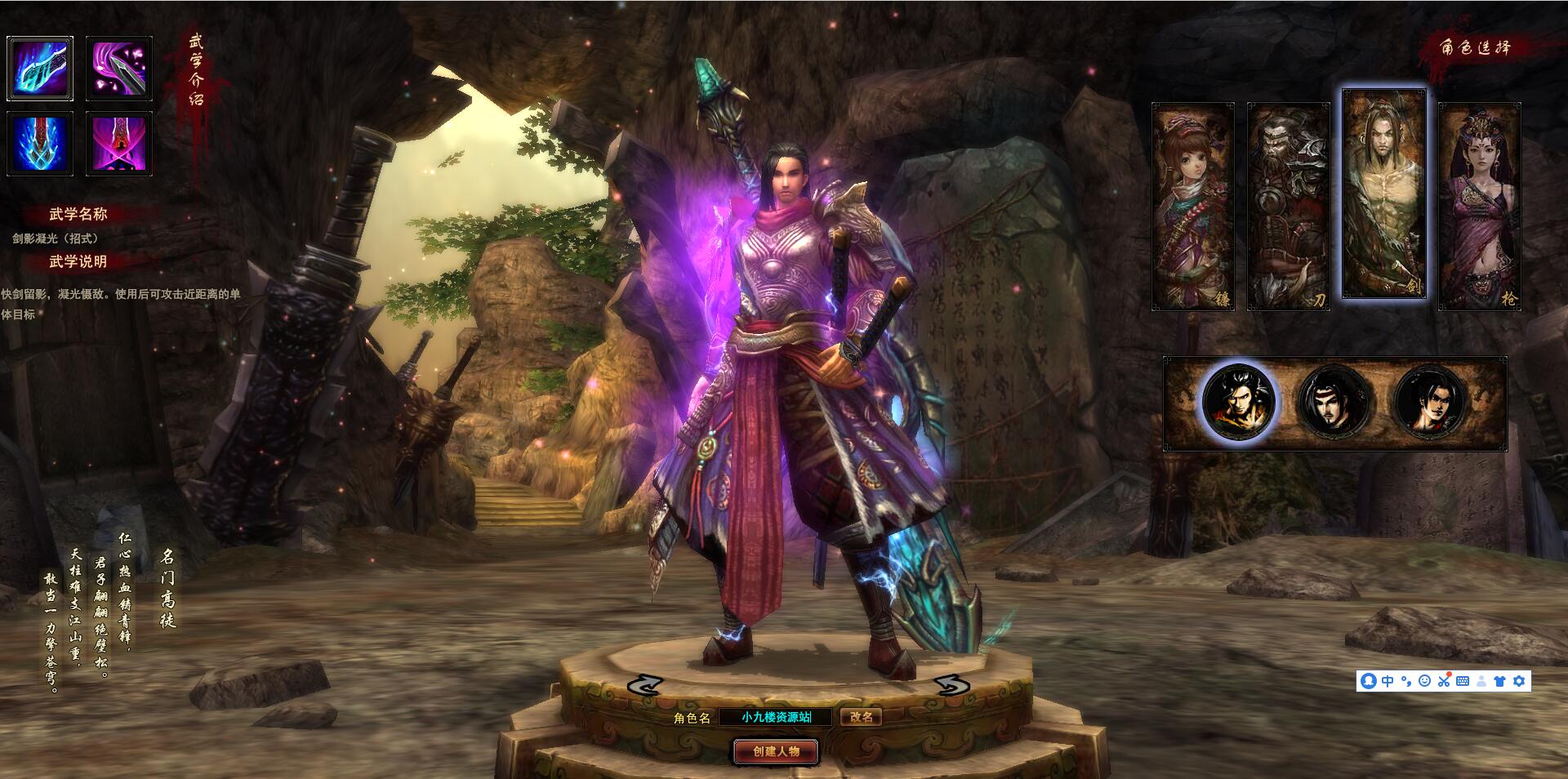Screen dimensions: 1568x779
Task: Select the 镰 scythe class card
Action: [x=1192, y=206]
